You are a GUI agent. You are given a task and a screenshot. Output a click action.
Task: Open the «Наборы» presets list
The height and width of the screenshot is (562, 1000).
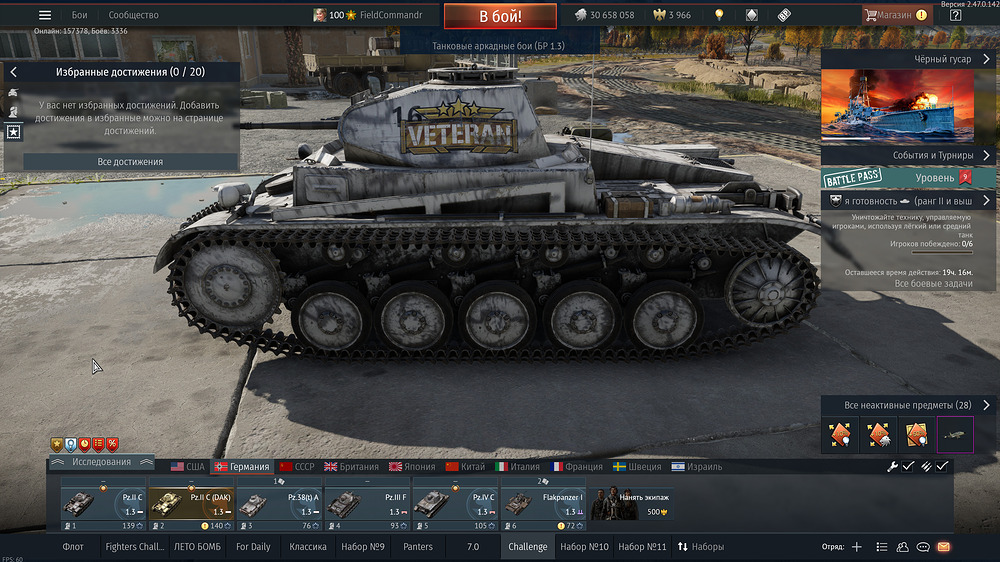(700, 547)
